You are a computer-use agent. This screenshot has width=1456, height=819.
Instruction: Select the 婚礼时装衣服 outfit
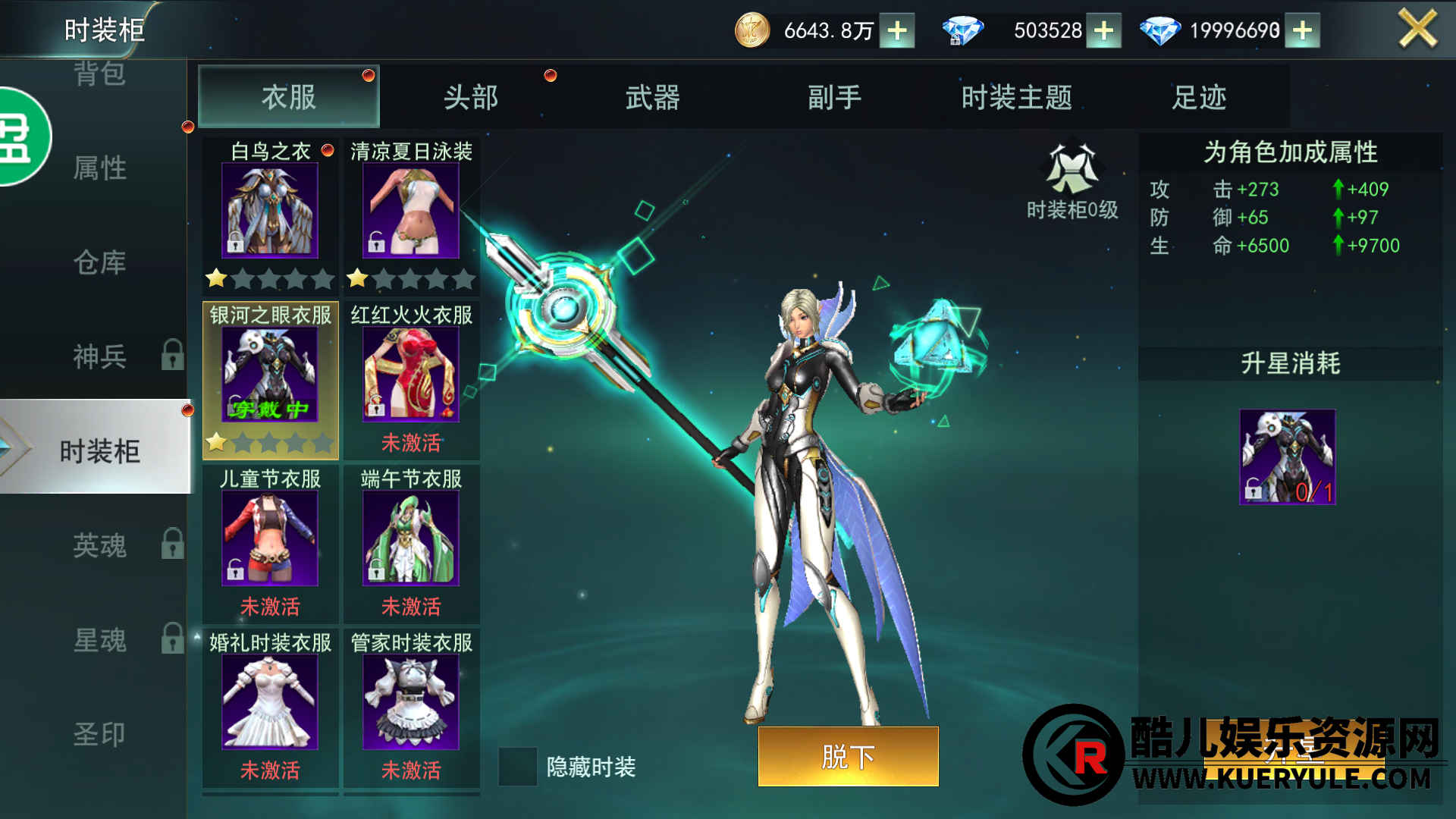point(270,702)
